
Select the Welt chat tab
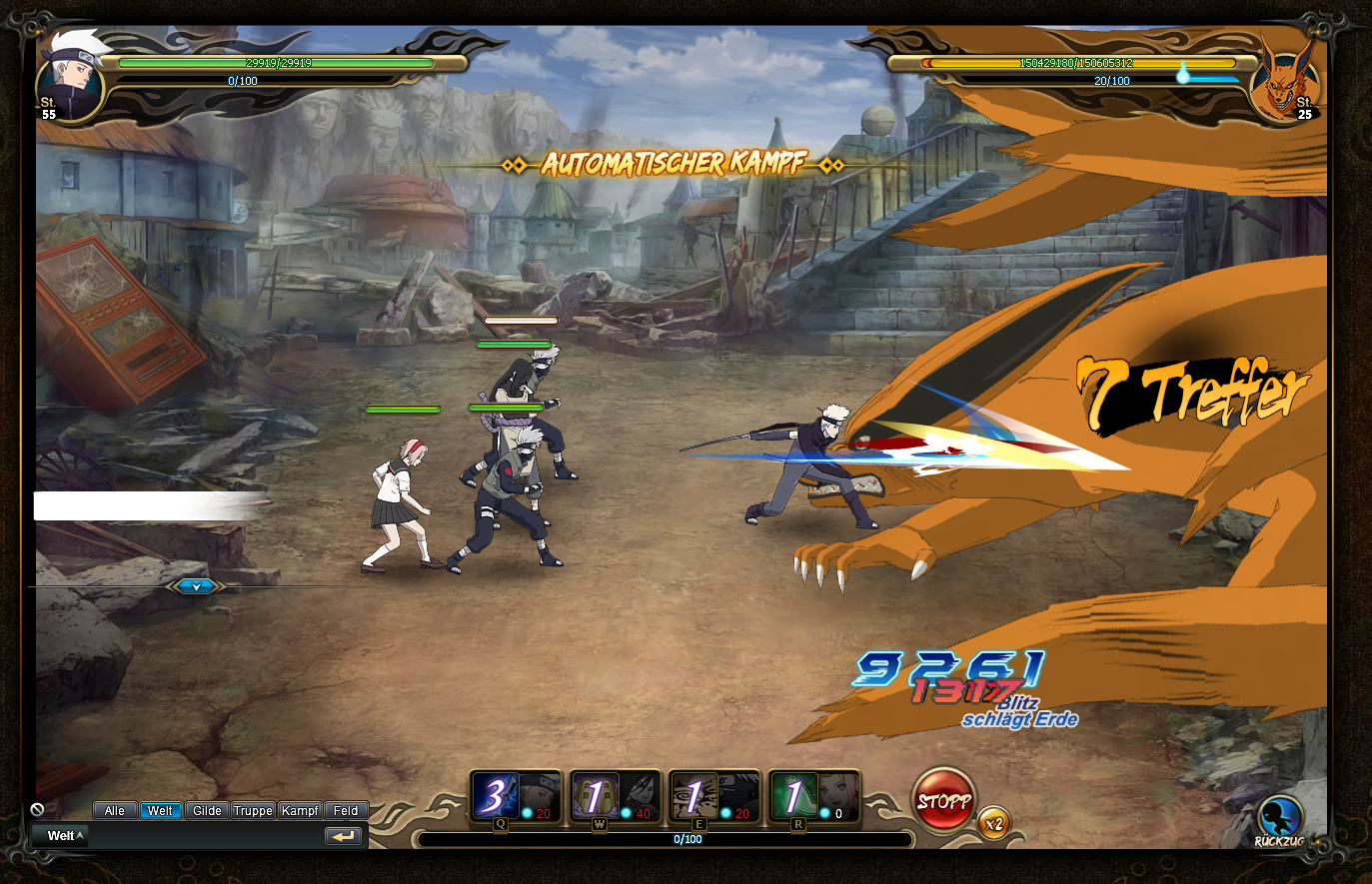coord(161,811)
